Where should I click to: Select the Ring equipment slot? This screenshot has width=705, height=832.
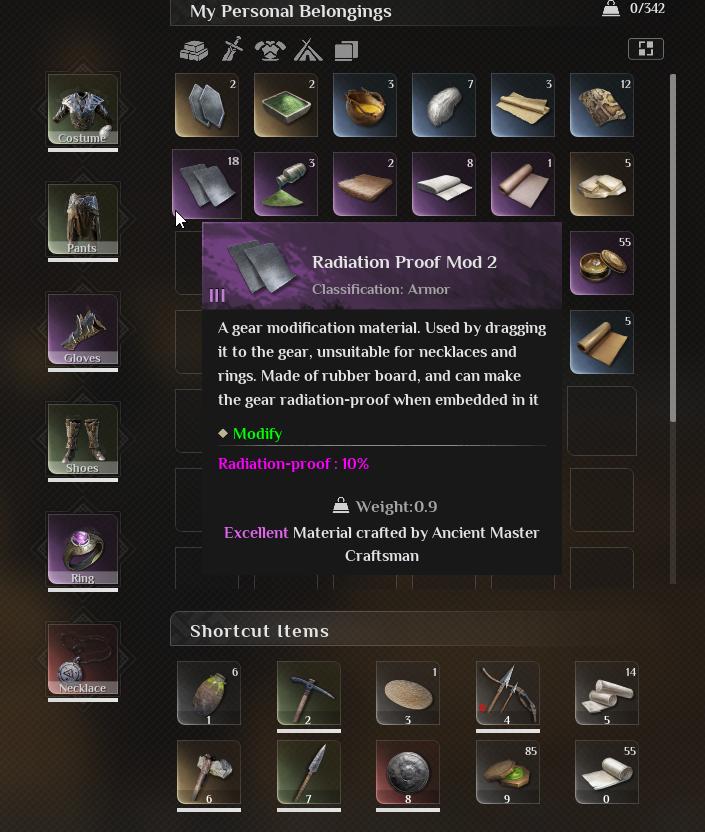pos(83,549)
